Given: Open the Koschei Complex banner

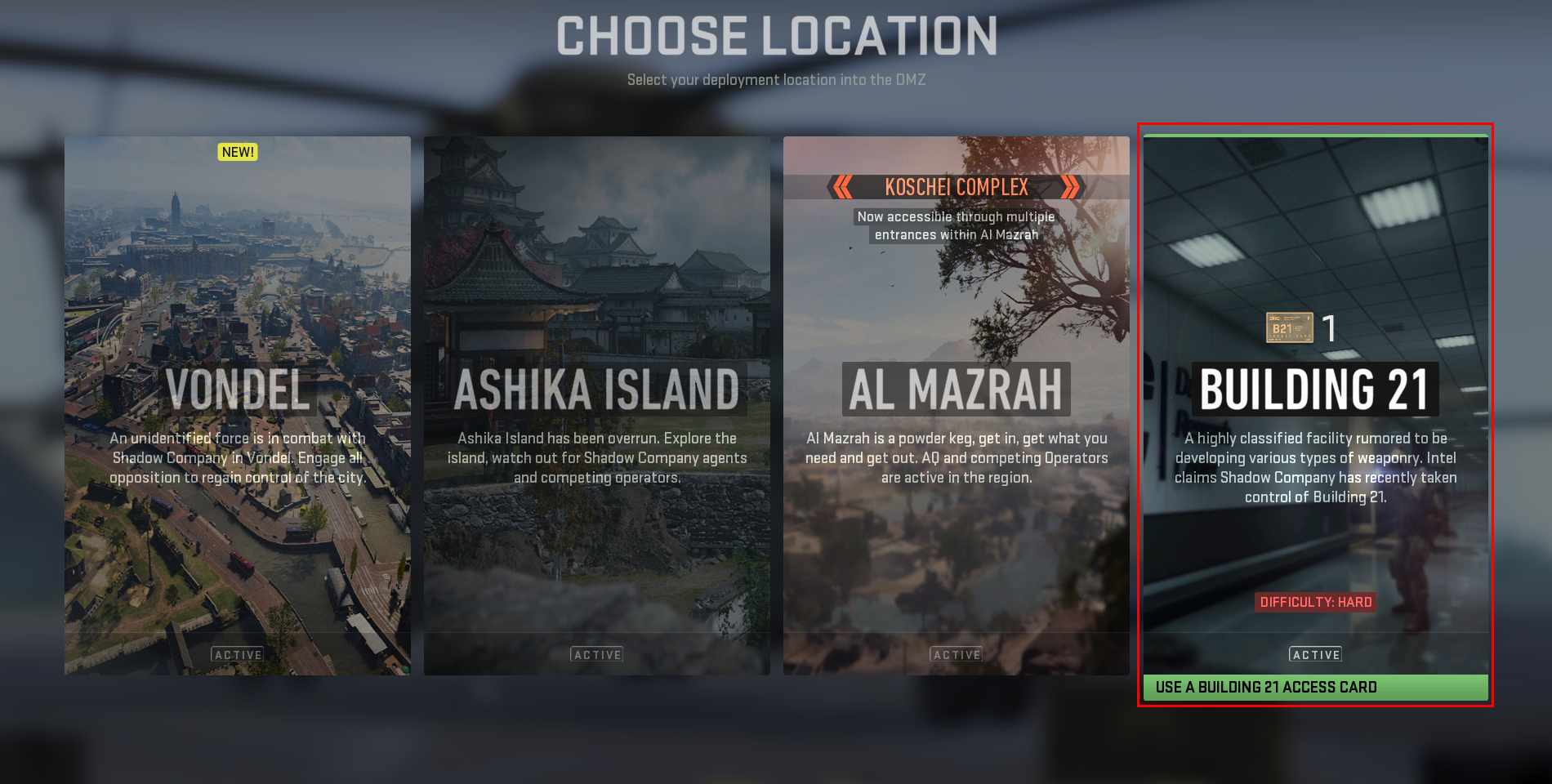Looking at the screenshot, I should pos(956,188).
